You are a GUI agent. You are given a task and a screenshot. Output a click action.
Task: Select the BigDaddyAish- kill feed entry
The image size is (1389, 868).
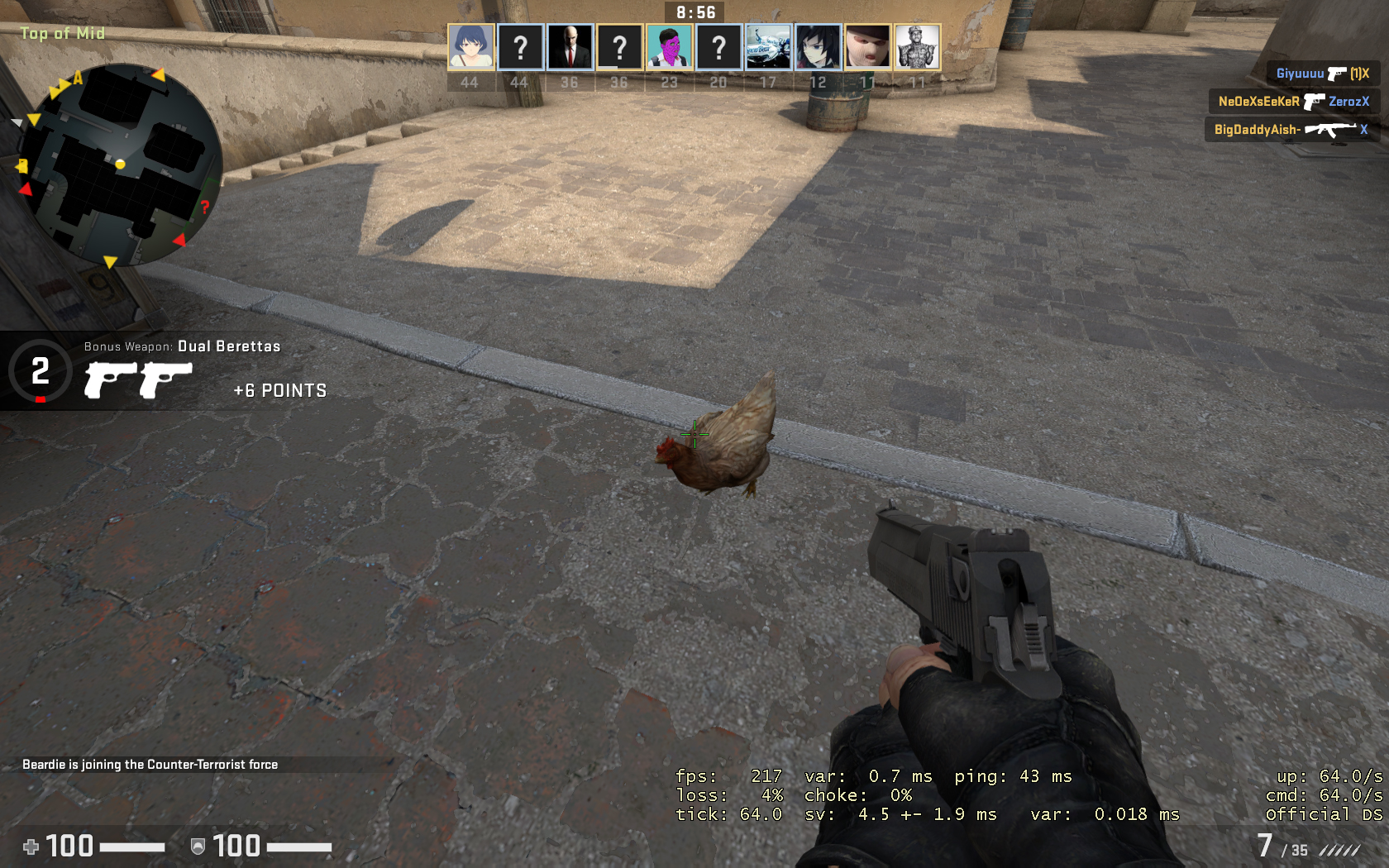pyautogui.click(x=1291, y=130)
